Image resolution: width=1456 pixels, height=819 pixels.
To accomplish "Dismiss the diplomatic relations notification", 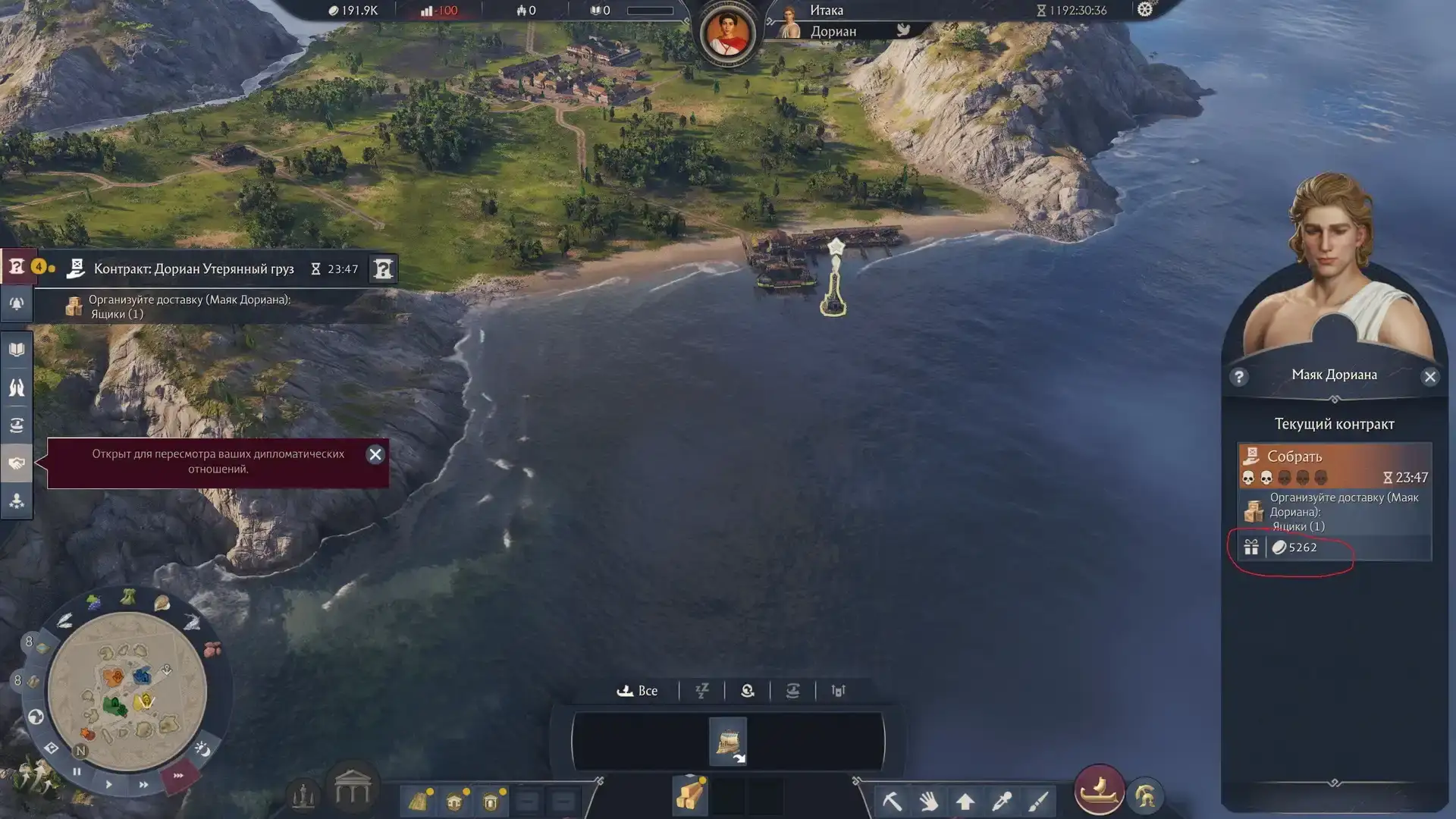I will point(375,454).
